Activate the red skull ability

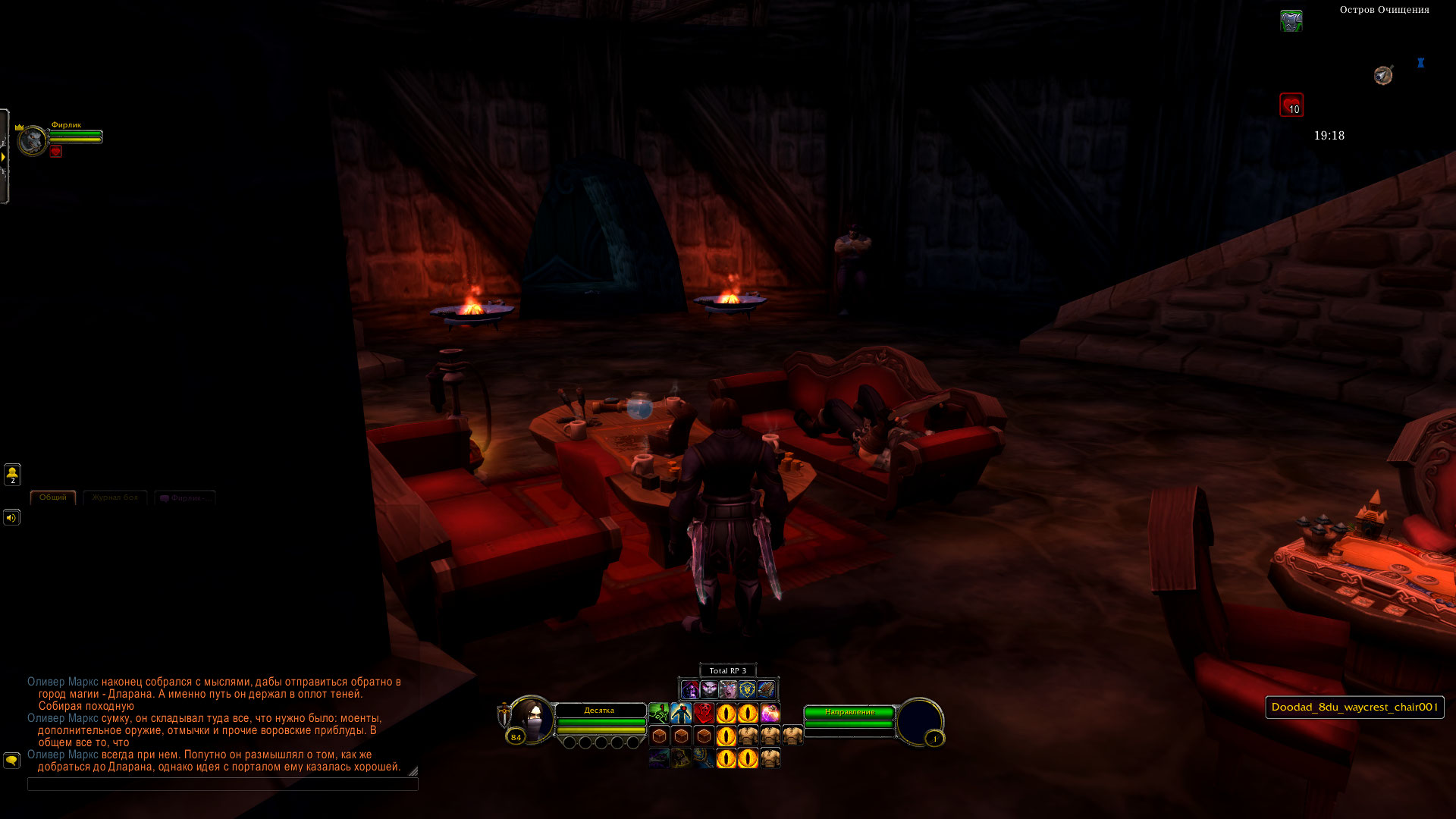pyautogui.click(x=704, y=714)
